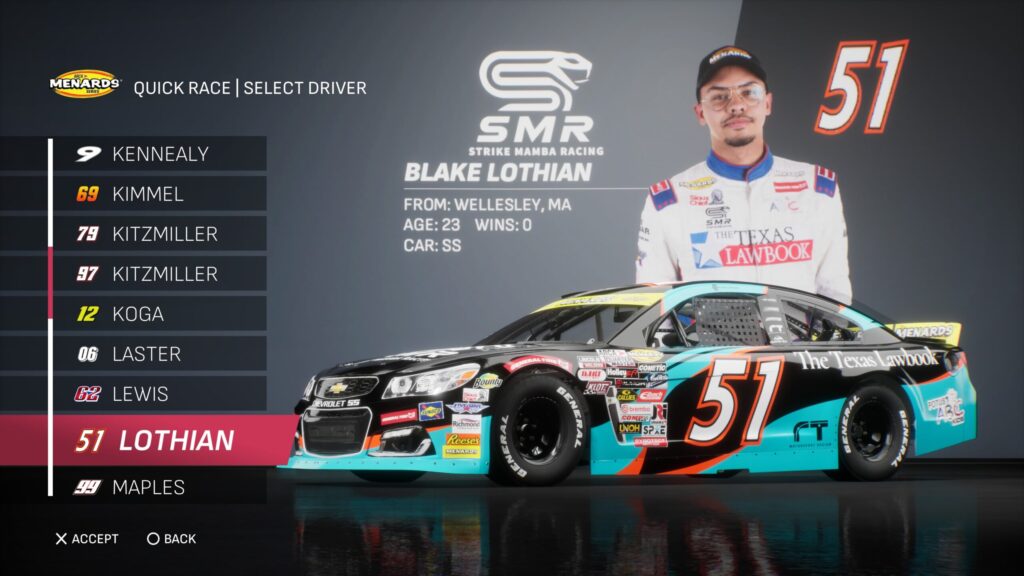The height and width of the screenshot is (576, 1024).
Task: Select the number 97 Kitzmiller row
Action: pyautogui.click(x=160, y=274)
